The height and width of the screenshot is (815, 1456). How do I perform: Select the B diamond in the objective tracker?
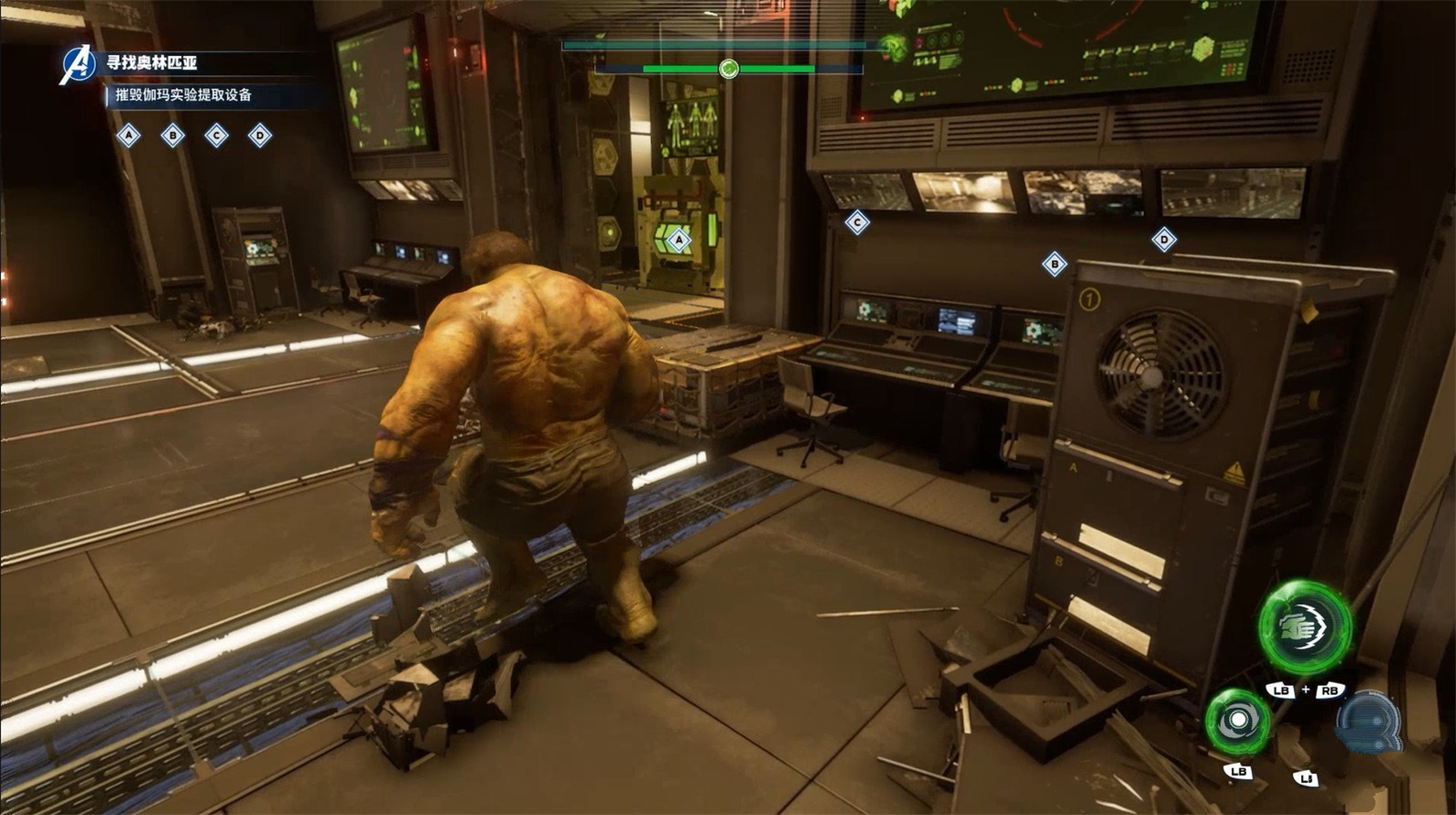coord(173,136)
